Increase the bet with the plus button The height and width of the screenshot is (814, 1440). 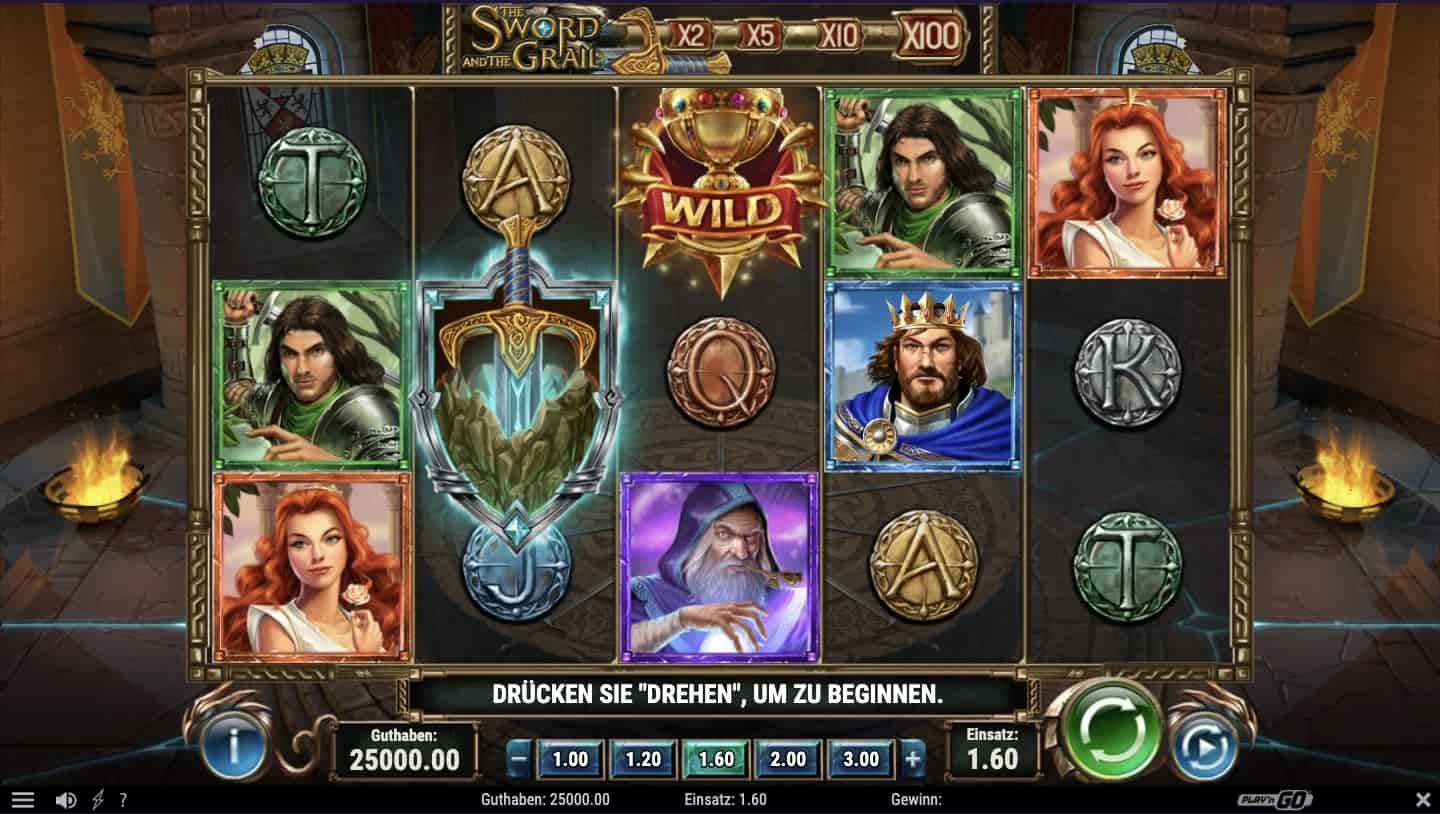click(912, 759)
